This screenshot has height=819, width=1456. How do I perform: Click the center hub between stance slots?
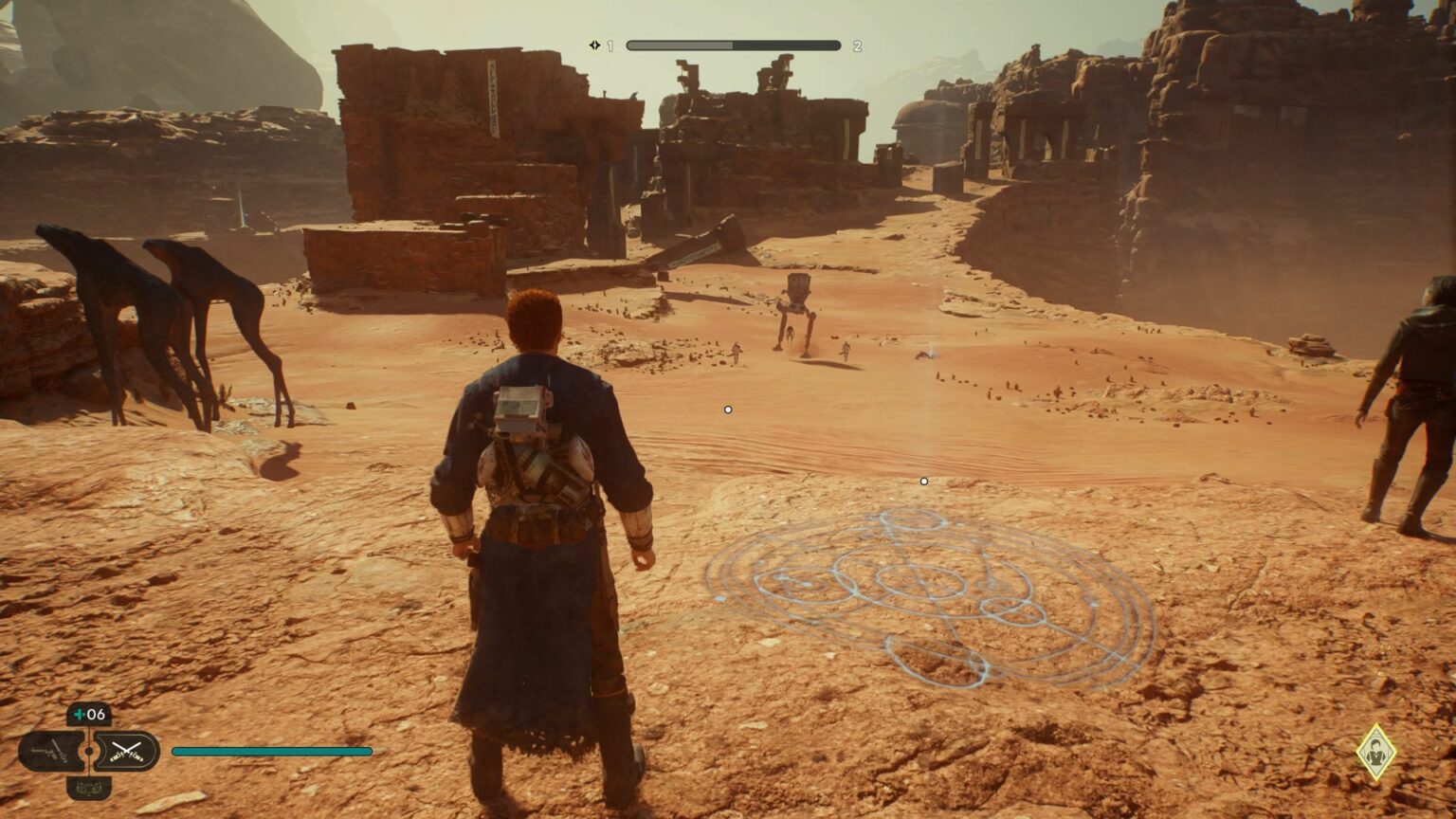coord(89,750)
